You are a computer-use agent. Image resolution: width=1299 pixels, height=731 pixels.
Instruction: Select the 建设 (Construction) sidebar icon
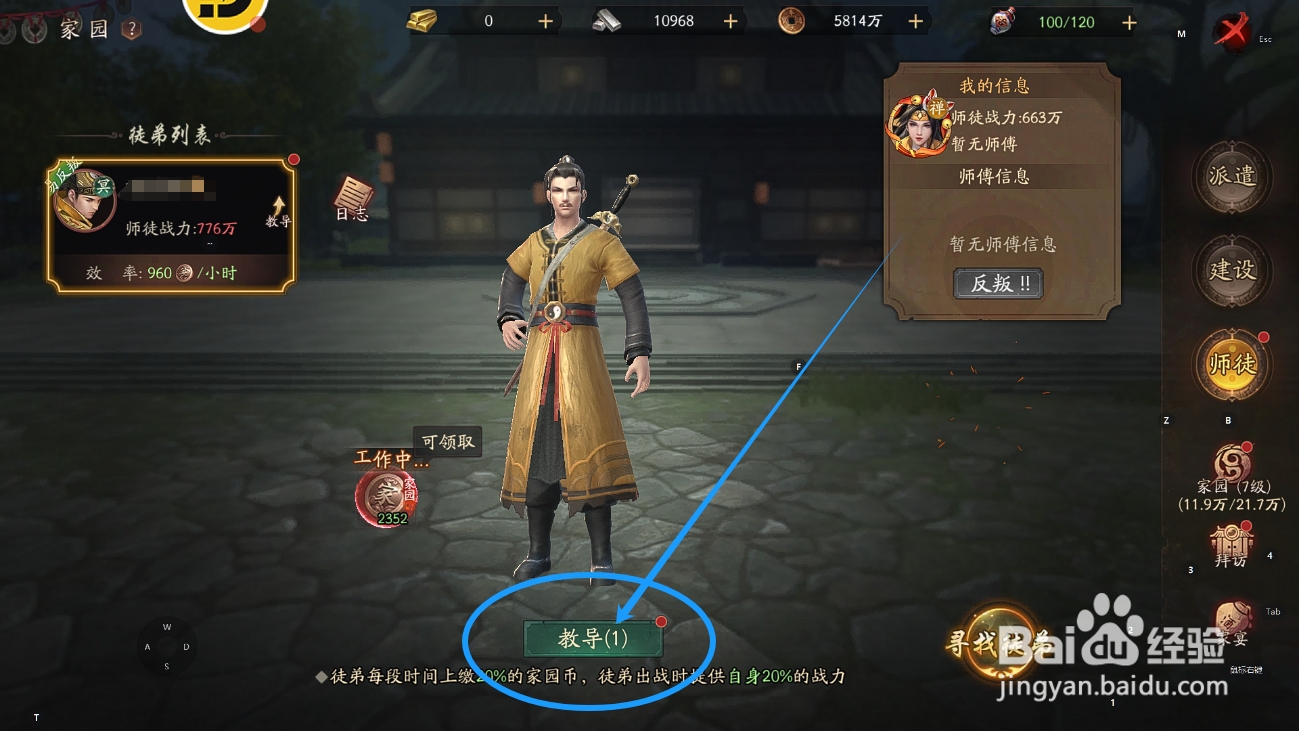[x=1231, y=271]
